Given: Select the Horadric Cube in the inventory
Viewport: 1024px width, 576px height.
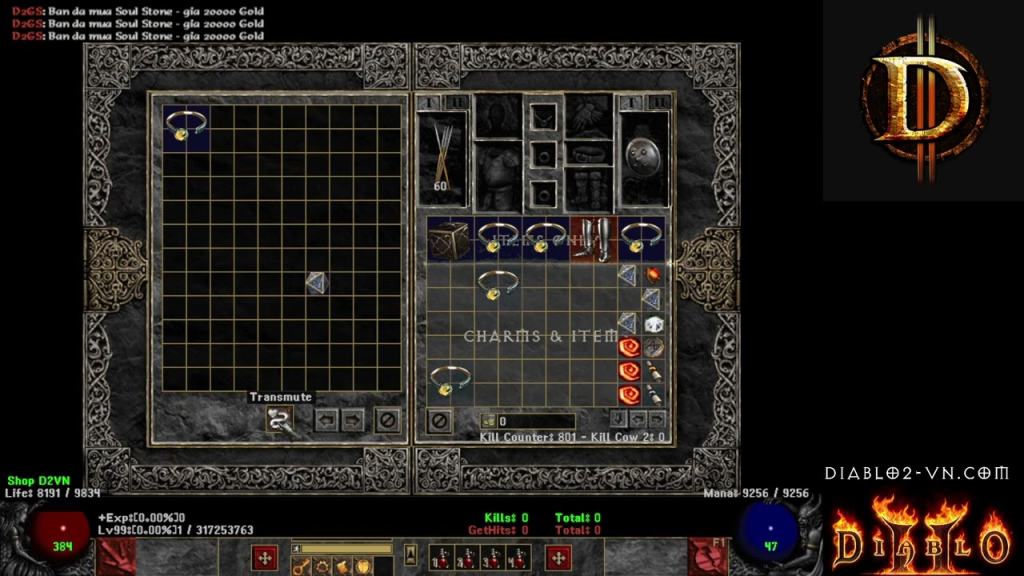Looking at the screenshot, I should coord(449,240).
